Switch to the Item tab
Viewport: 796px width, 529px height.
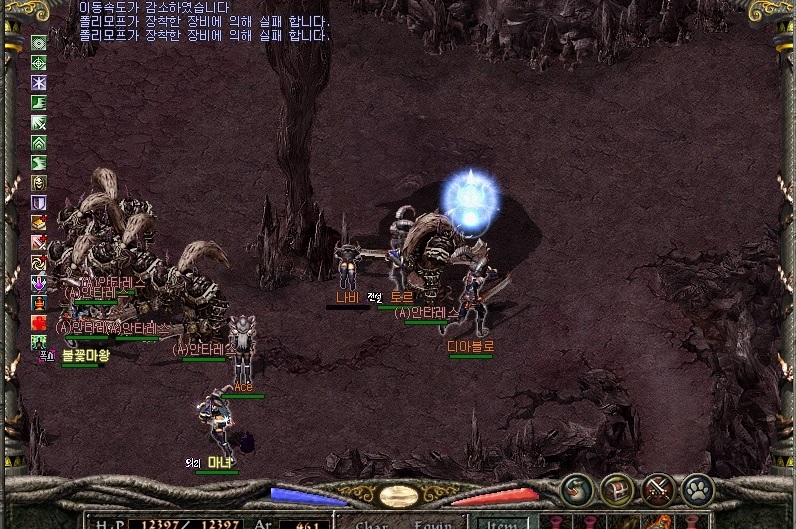point(499,522)
